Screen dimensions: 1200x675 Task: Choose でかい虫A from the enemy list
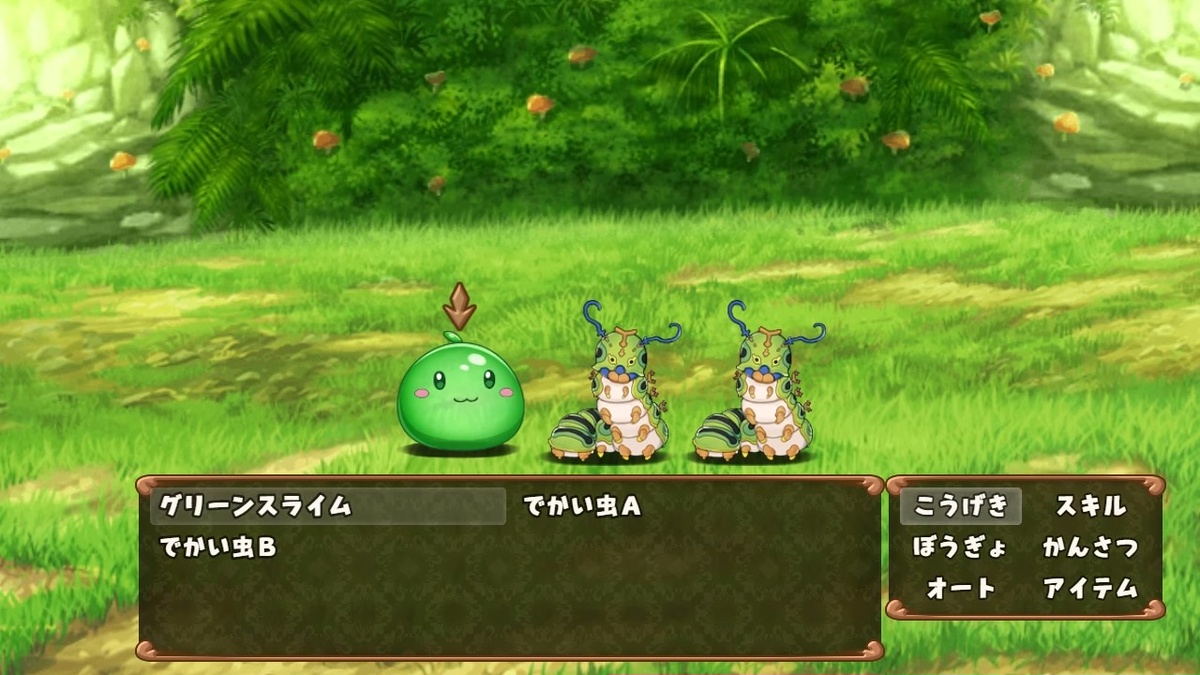tap(581, 506)
